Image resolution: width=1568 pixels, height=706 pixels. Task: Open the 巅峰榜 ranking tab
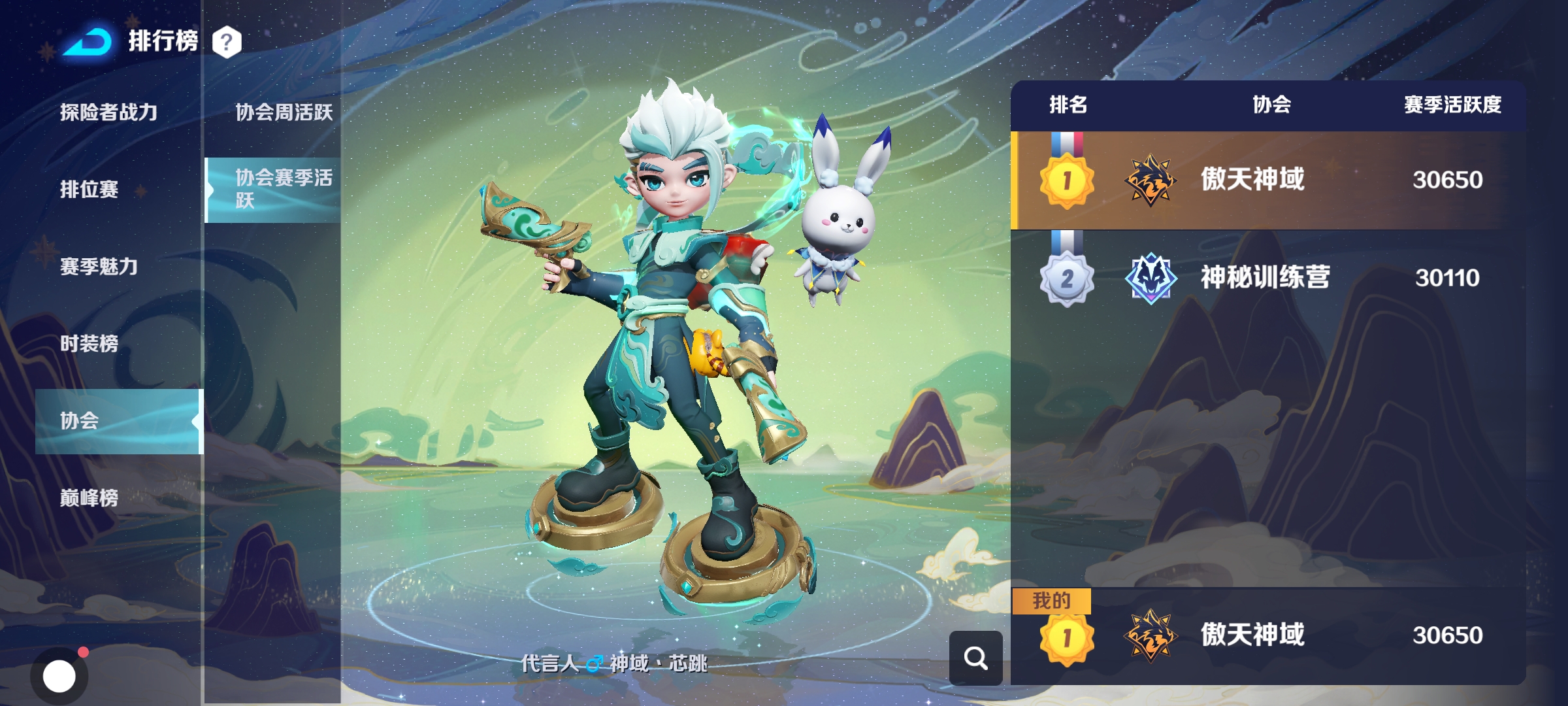90,498
